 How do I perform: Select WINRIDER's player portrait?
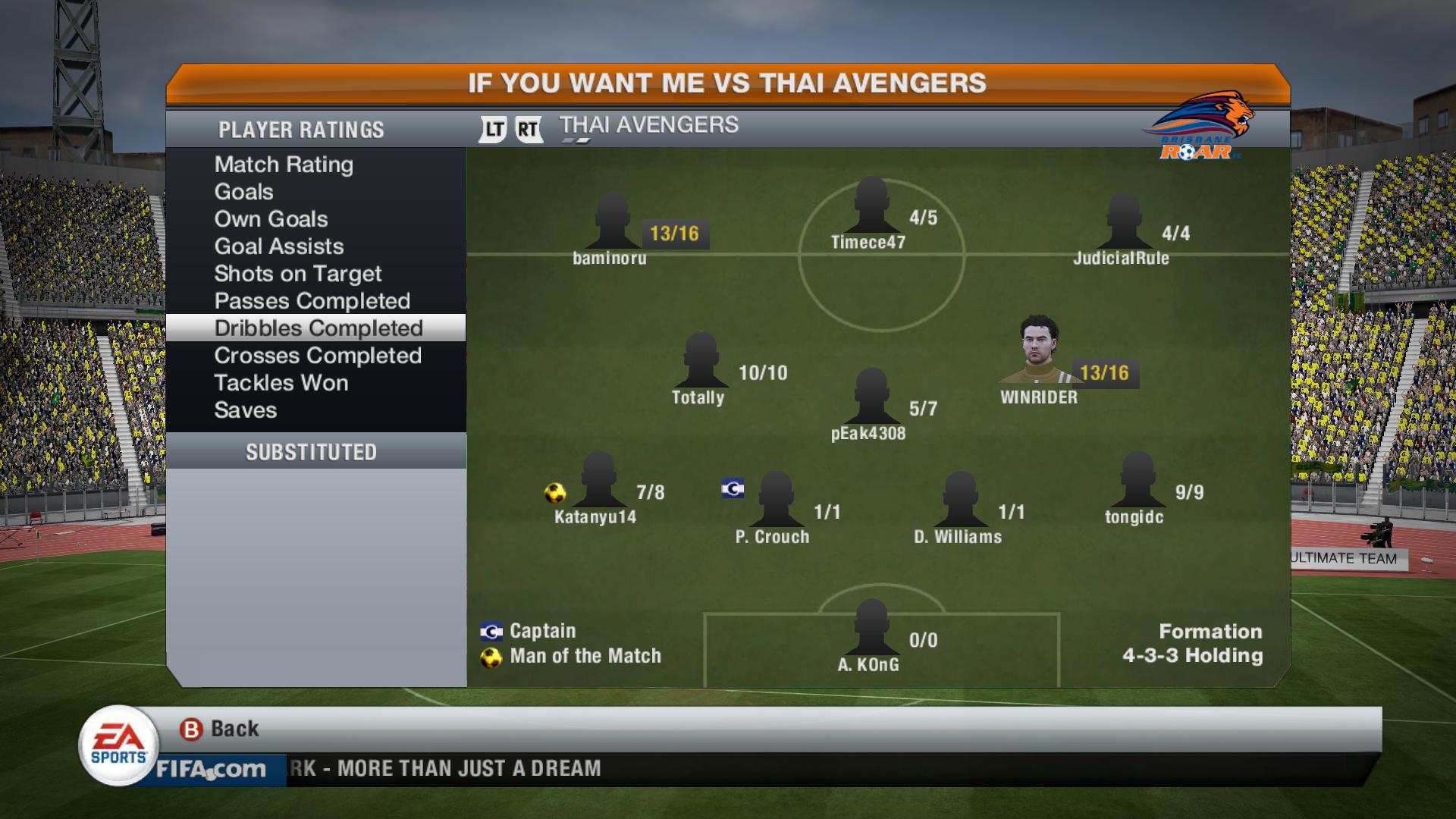(1038, 350)
